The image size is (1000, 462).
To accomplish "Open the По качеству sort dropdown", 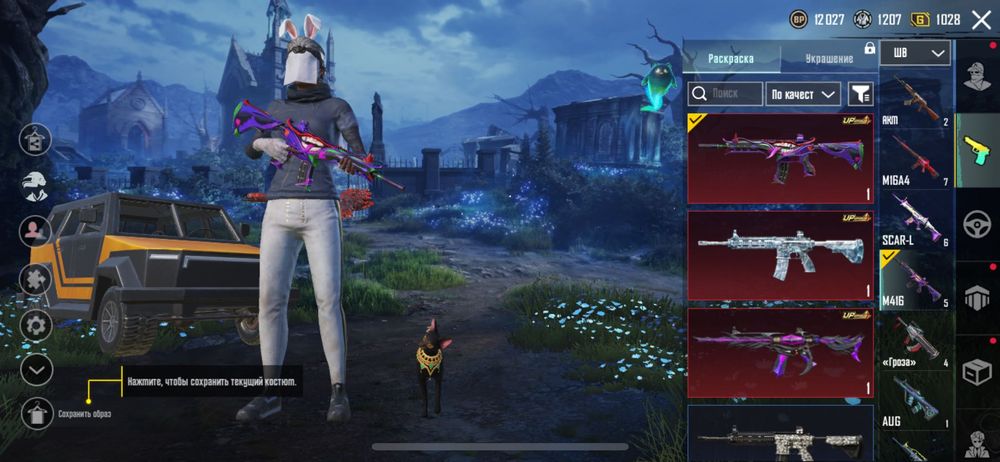I will 803,94.
